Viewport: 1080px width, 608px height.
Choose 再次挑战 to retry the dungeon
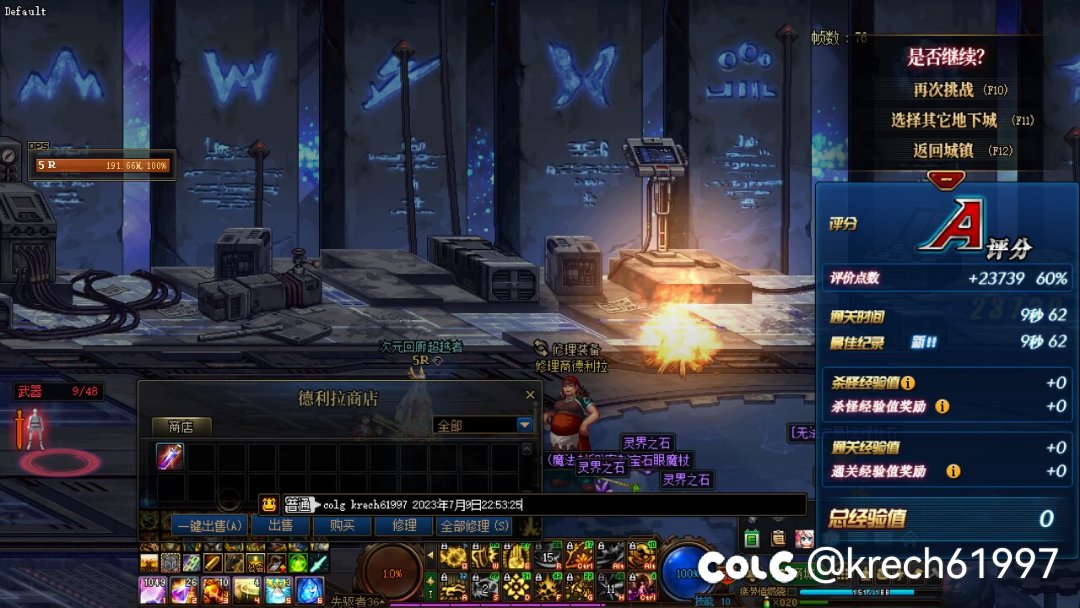pyautogui.click(x=943, y=90)
